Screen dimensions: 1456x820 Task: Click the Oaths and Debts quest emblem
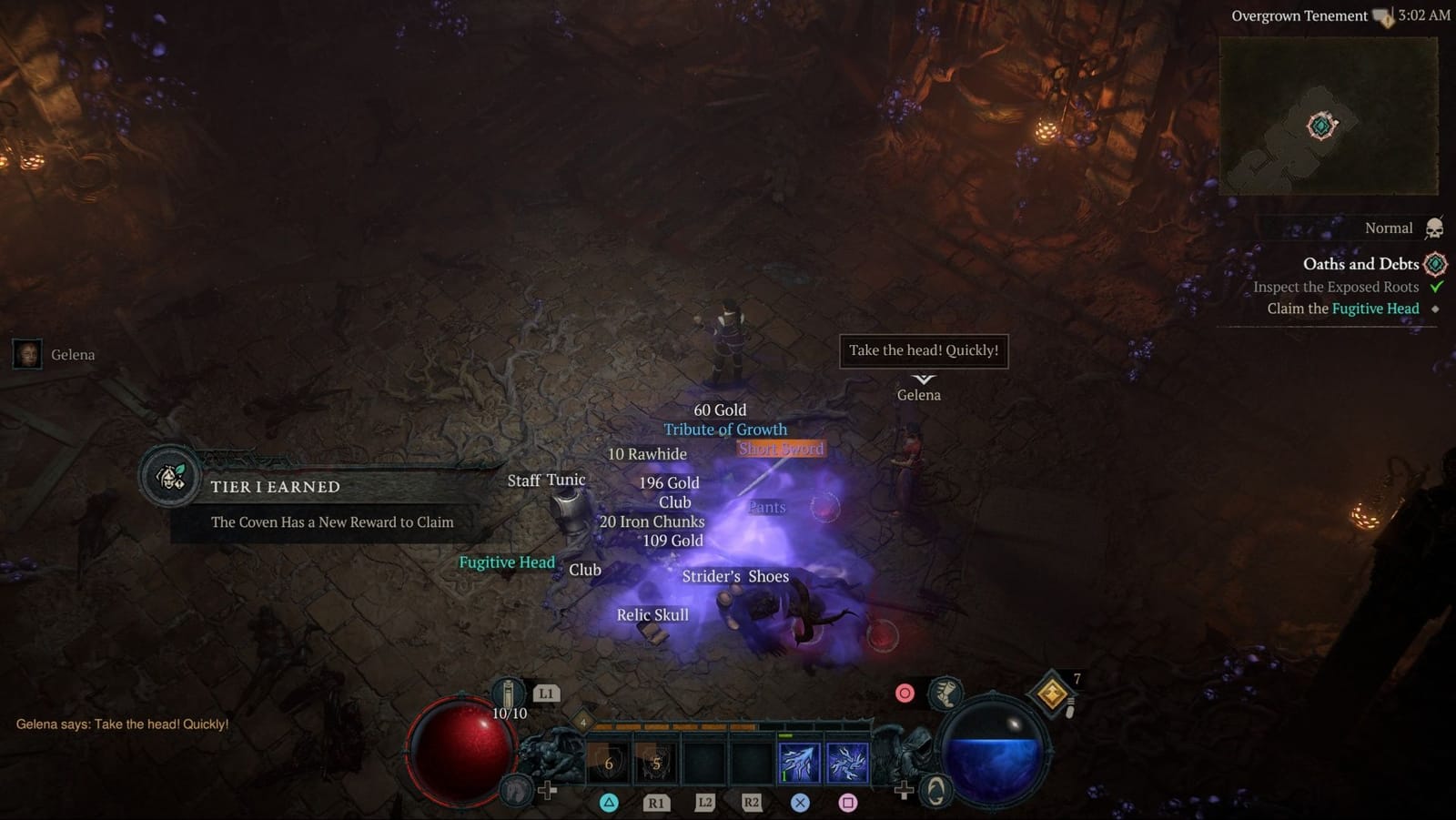pos(1434,264)
